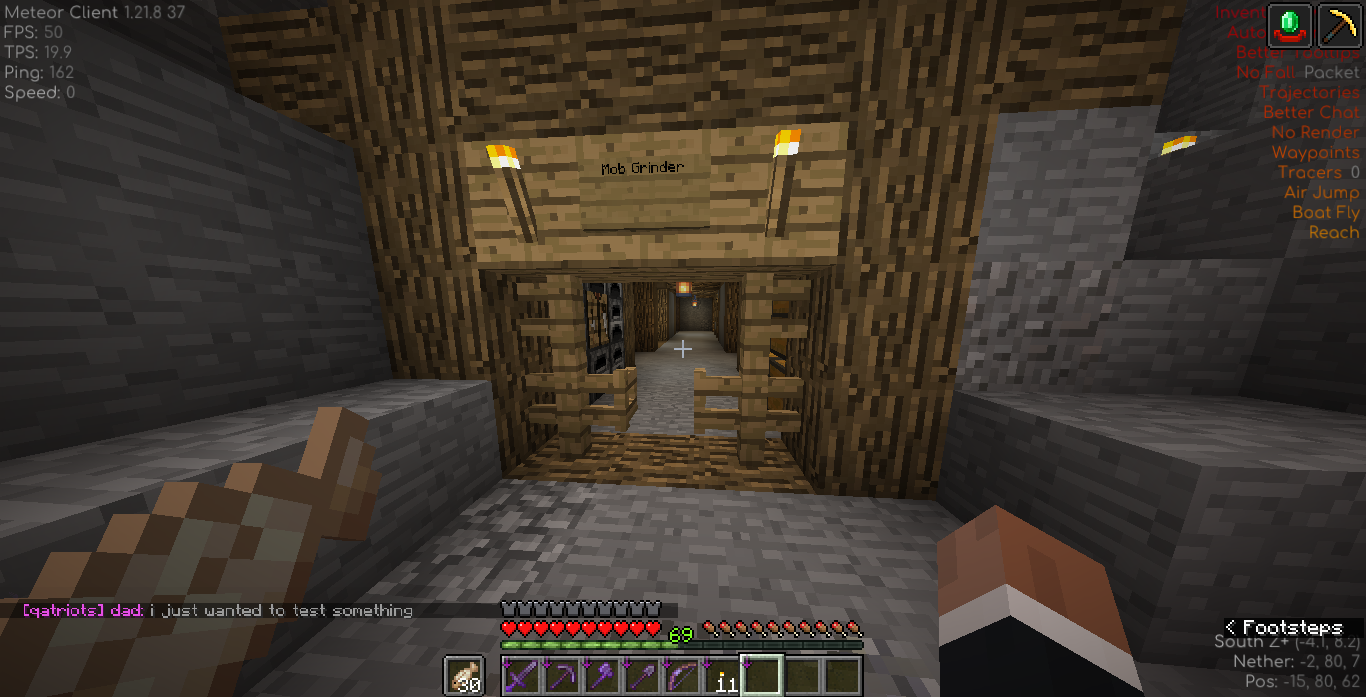This screenshot has height=697, width=1366.
Task: Click the highlighted empty hotbar slot
Action: 762,676
